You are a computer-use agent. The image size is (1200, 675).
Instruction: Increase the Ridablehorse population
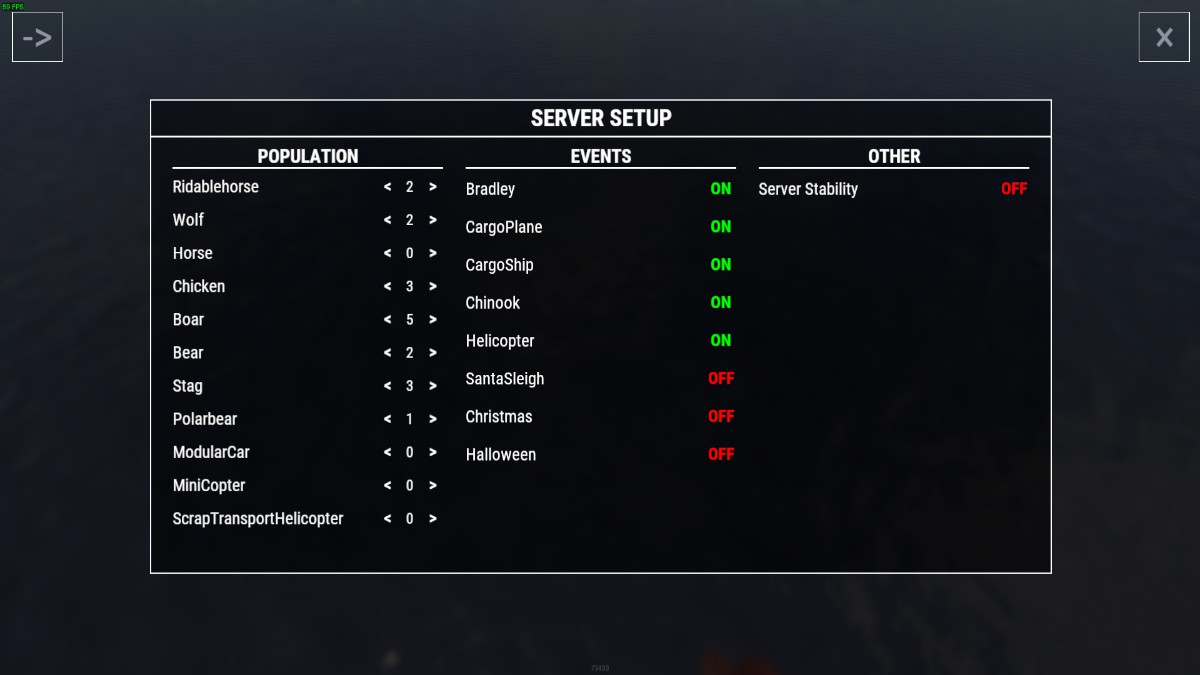point(433,187)
